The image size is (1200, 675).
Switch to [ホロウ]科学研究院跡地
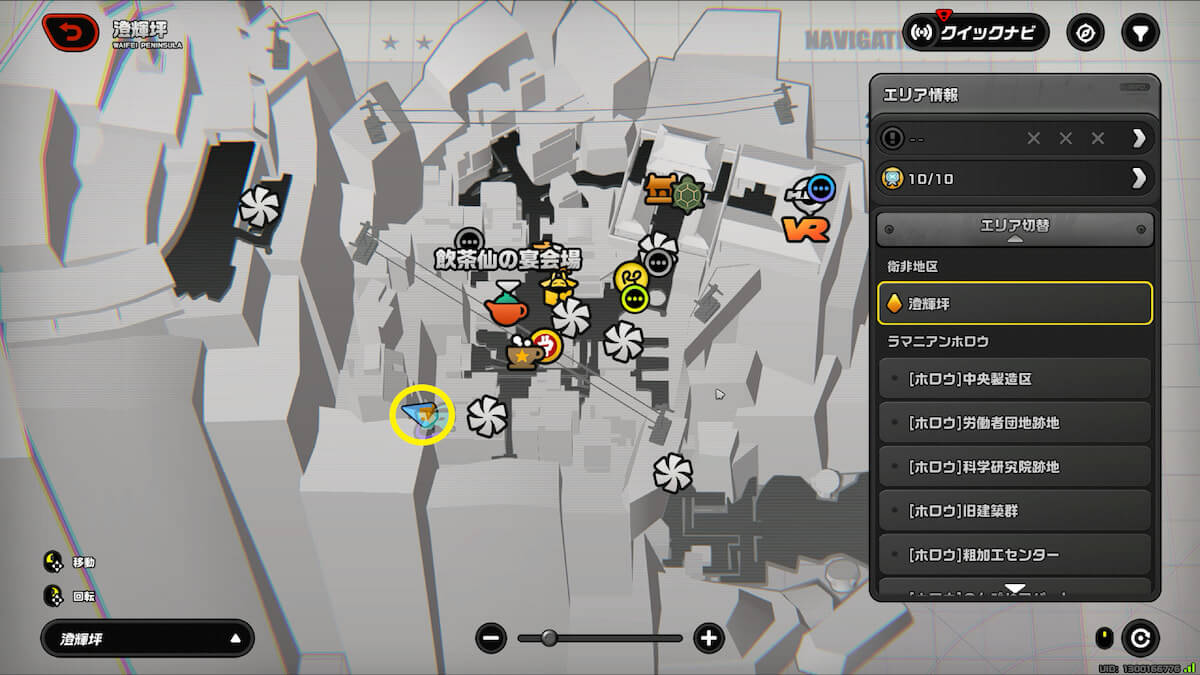[1015, 467]
